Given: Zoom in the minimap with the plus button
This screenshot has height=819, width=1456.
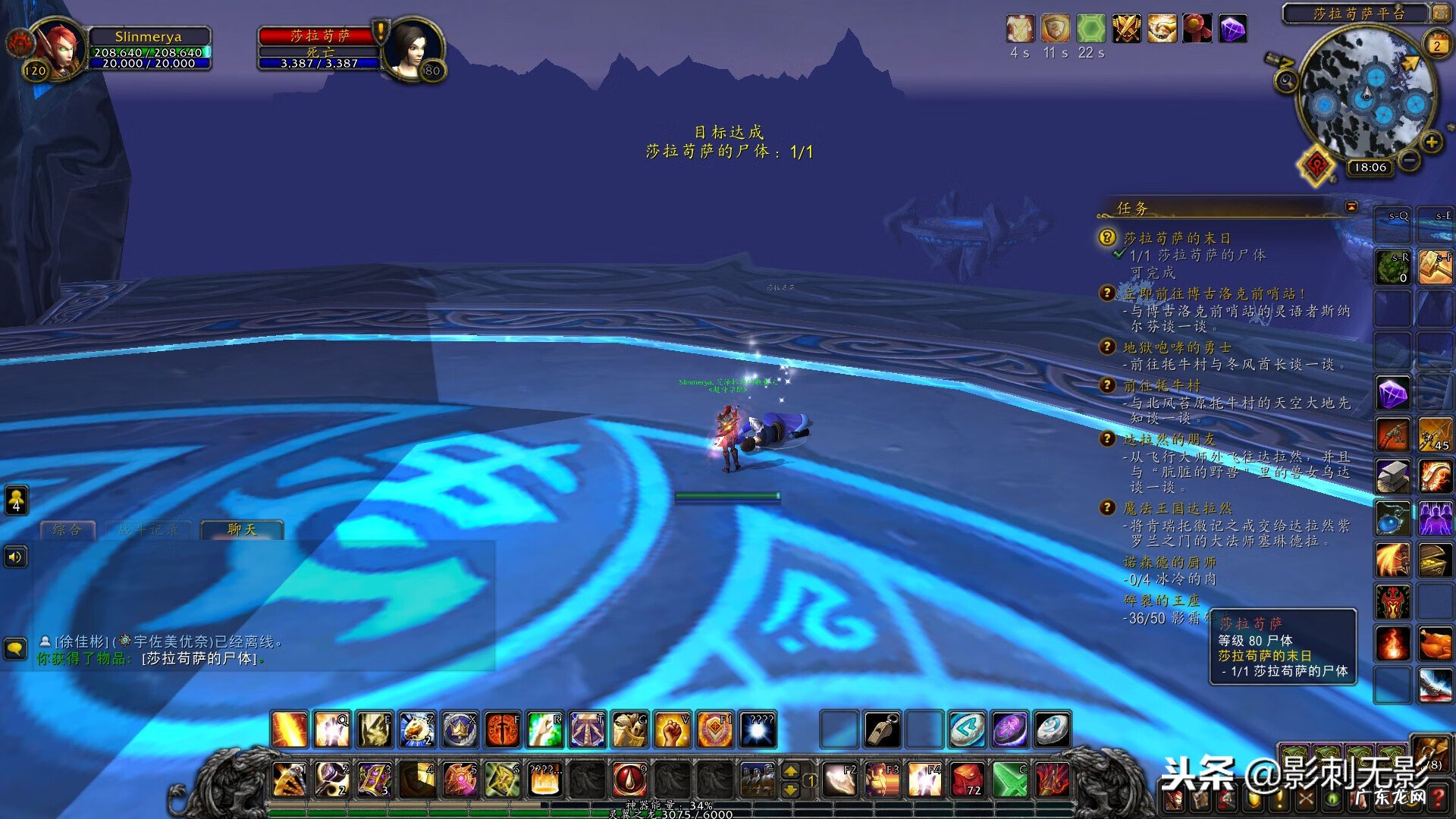Looking at the screenshot, I should [1431, 143].
